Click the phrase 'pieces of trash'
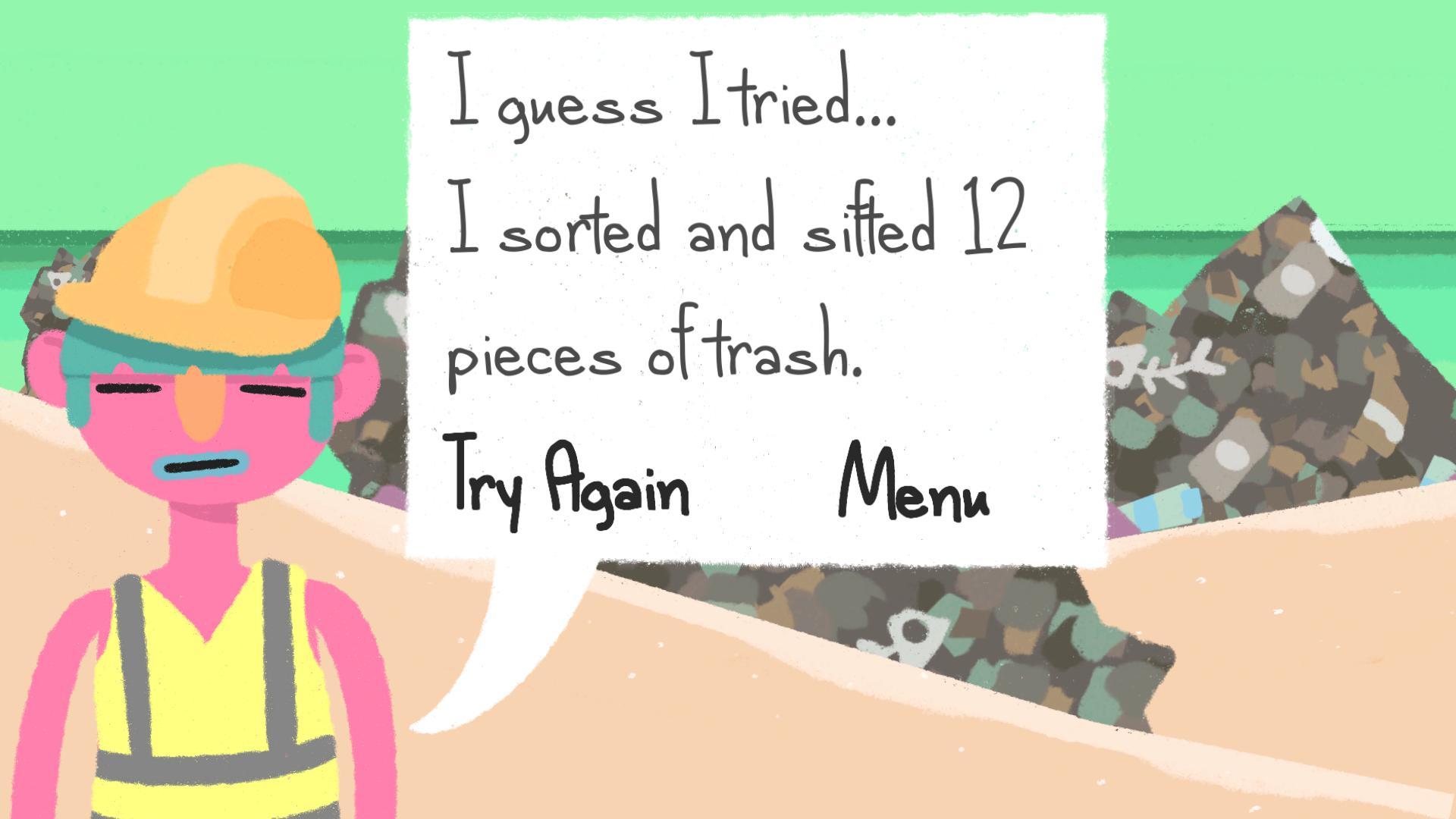 tap(660, 356)
